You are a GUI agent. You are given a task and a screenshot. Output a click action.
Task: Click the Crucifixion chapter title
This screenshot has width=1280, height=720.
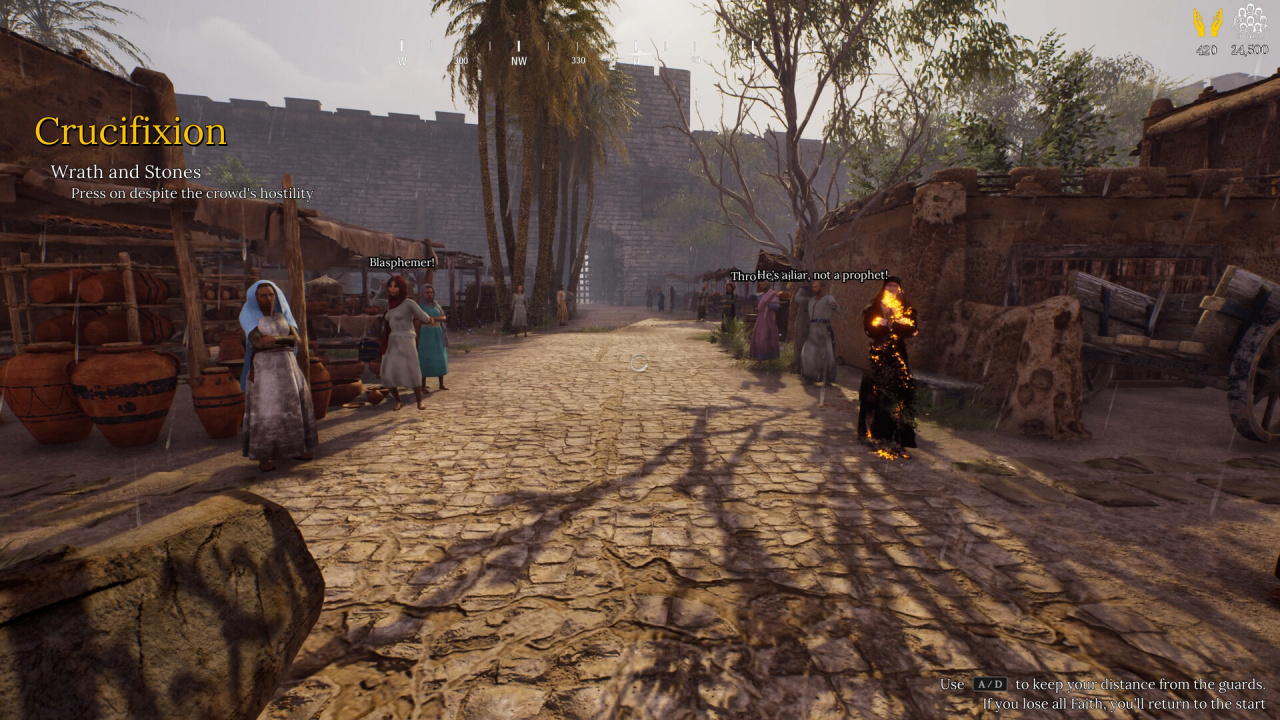pyautogui.click(x=131, y=131)
